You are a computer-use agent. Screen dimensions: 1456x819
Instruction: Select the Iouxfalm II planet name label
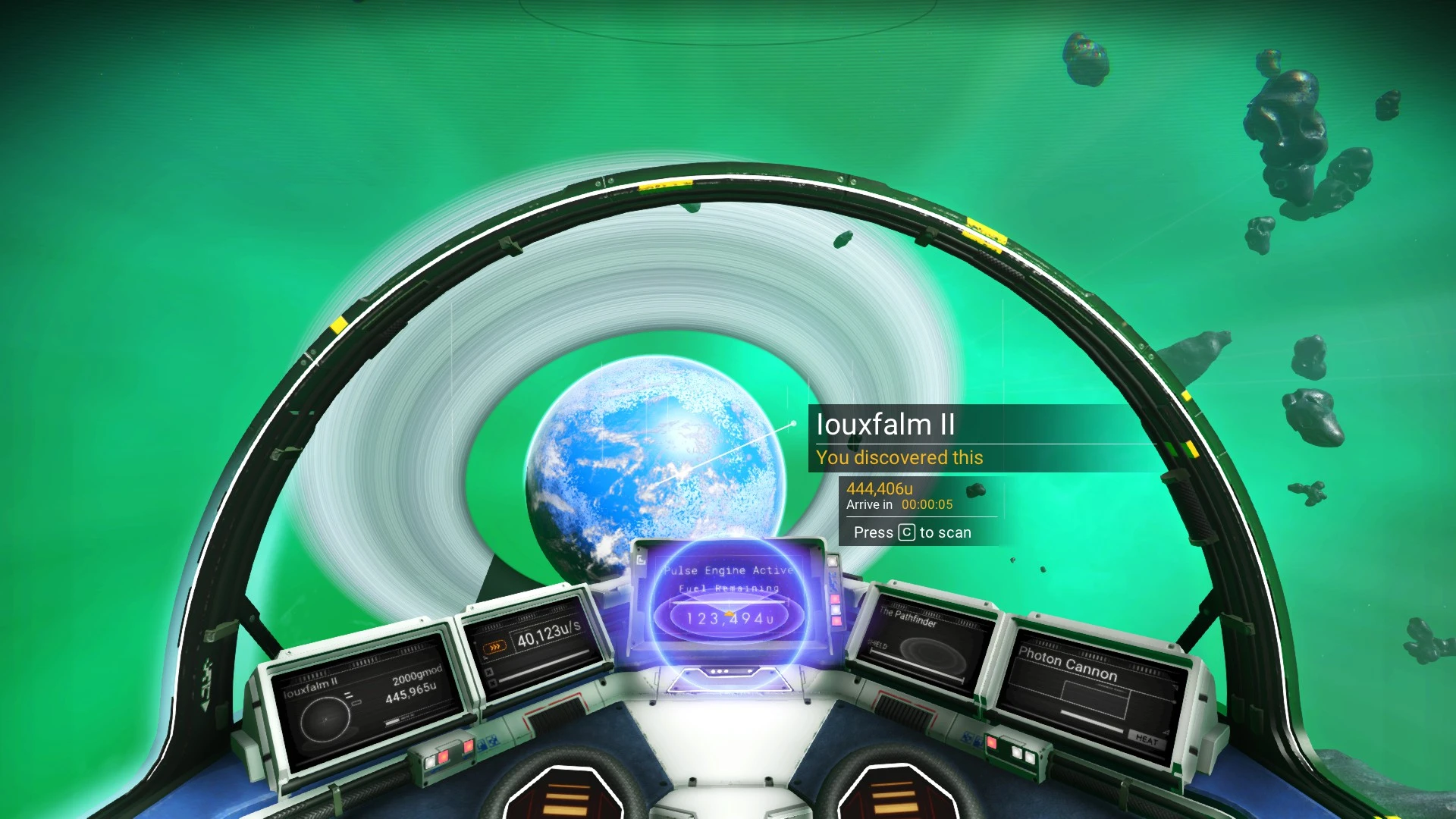[x=883, y=425]
